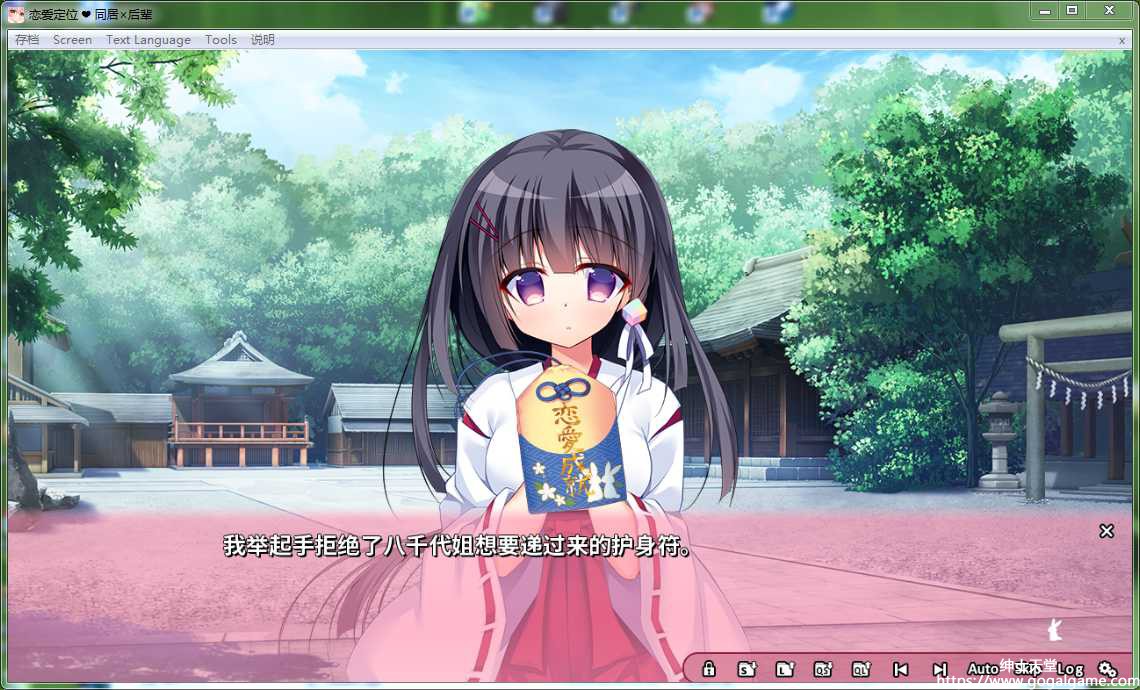Open the 存档 save menu
This screenshot has width=1140, height=690.
coord(27,40)
